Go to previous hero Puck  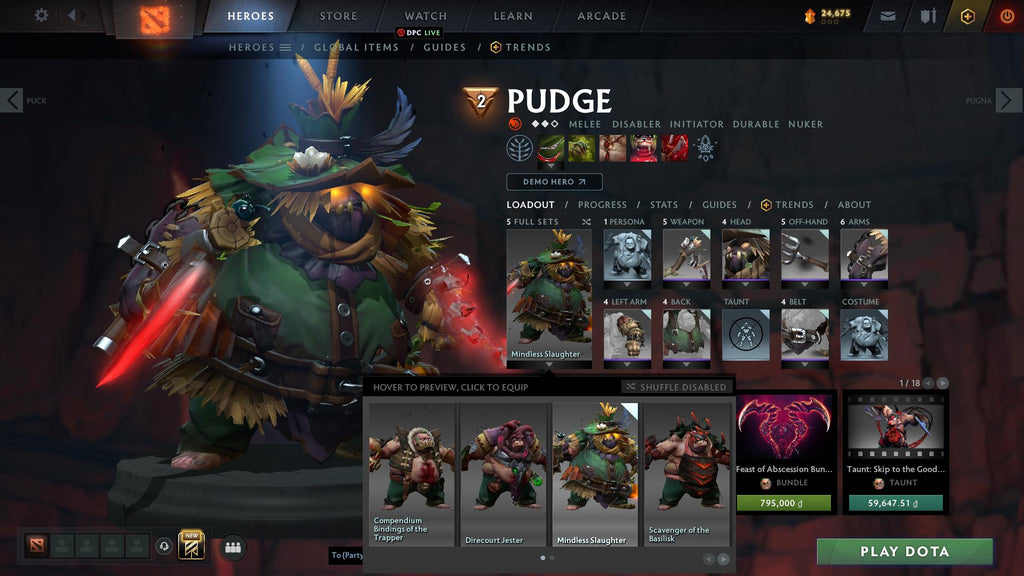tap(12, 100)
